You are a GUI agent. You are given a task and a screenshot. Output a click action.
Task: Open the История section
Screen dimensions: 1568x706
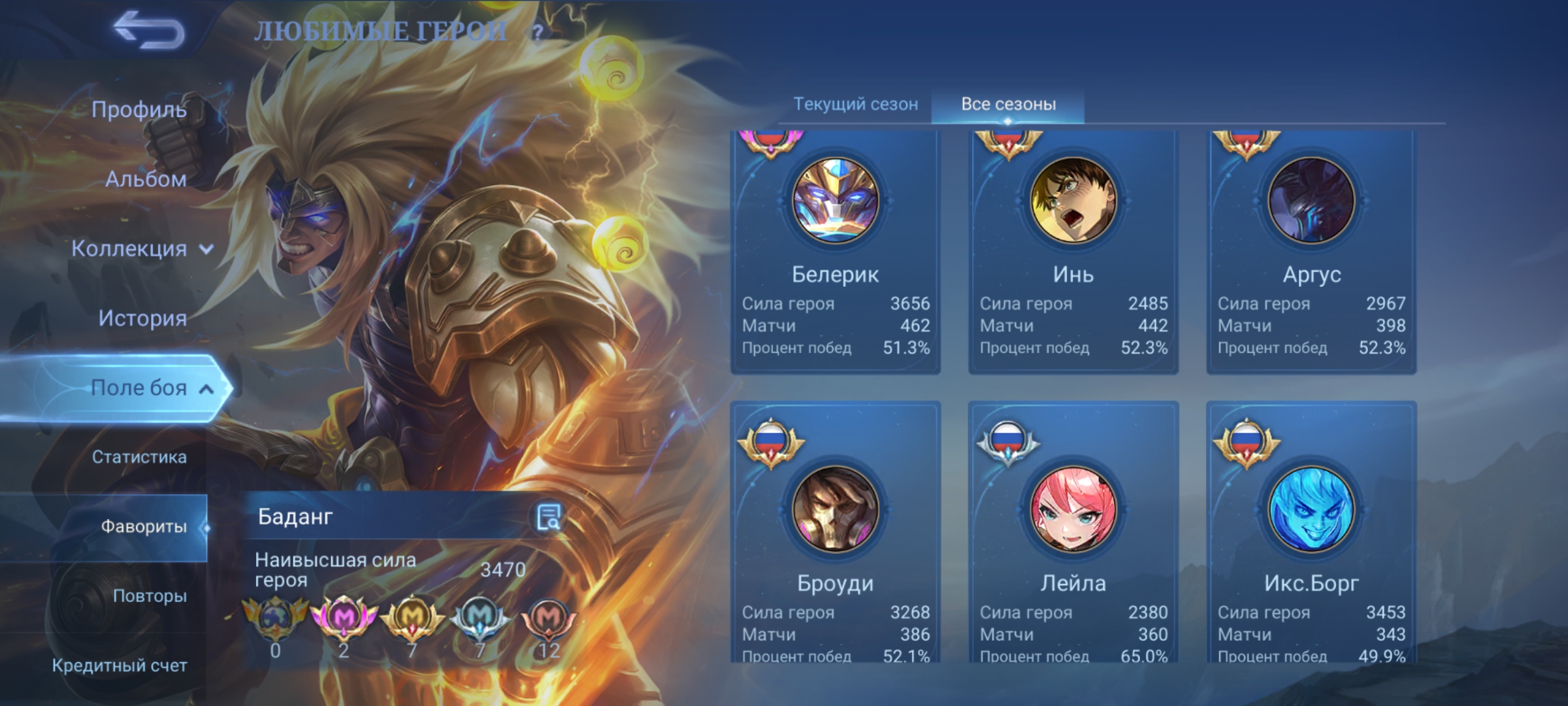pos(142,318)
